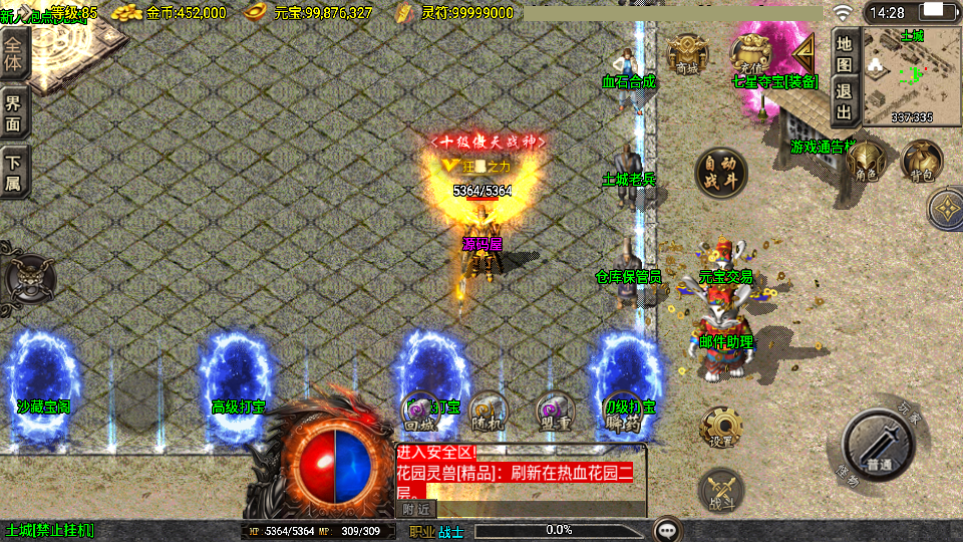The height and width of the screenshot is (542, 963).
Task: Open the 地图 map button
Action: 845,52
